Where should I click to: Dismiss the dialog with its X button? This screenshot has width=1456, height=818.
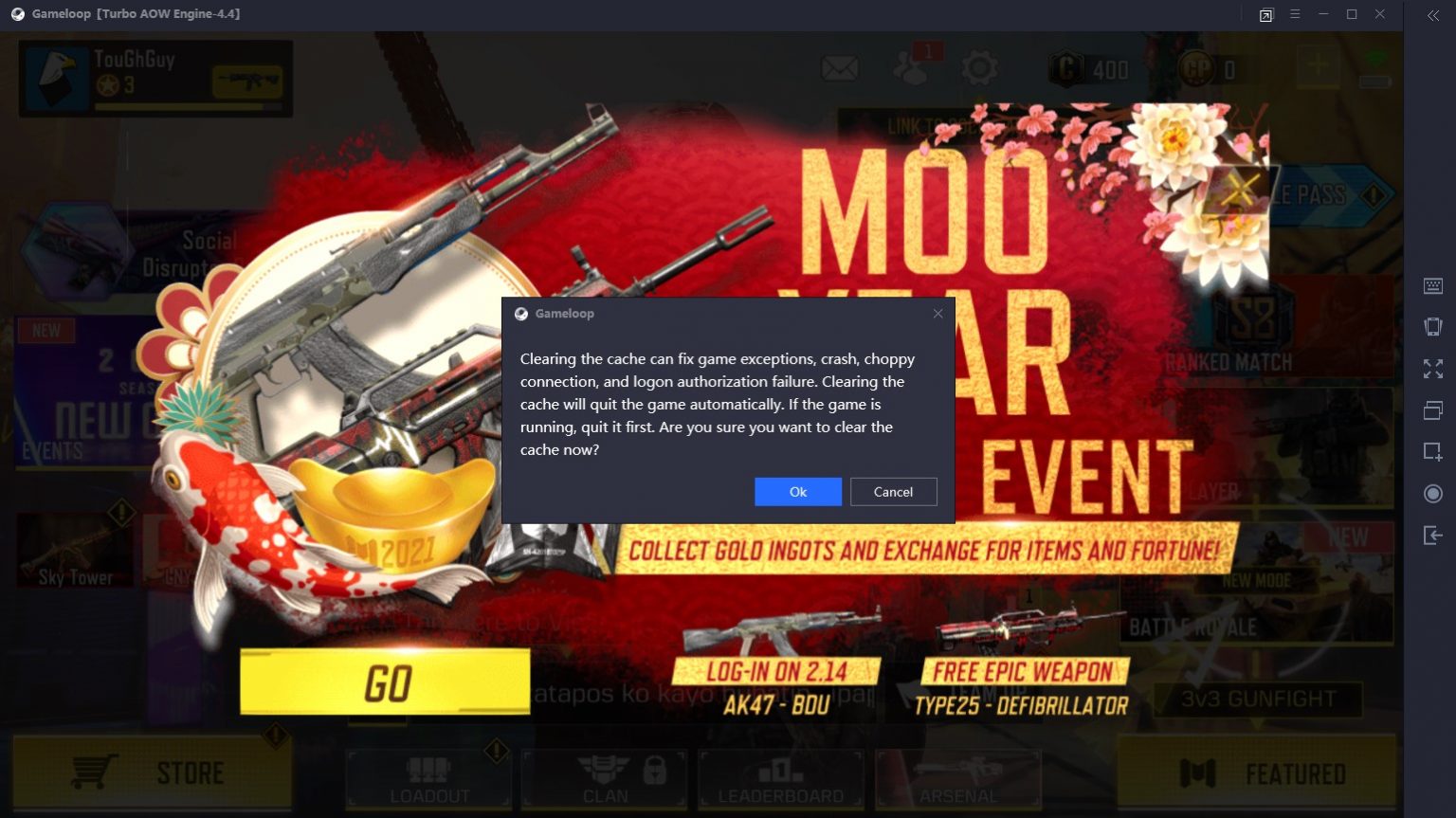937,313
